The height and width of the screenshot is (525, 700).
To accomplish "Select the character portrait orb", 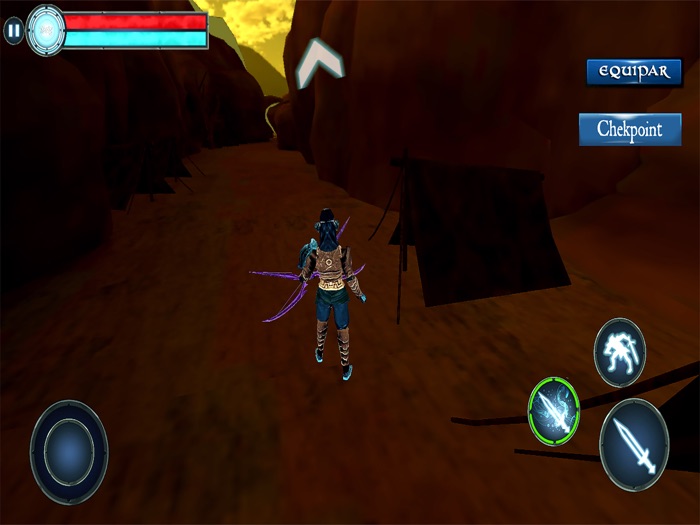I will click(46, 30).
